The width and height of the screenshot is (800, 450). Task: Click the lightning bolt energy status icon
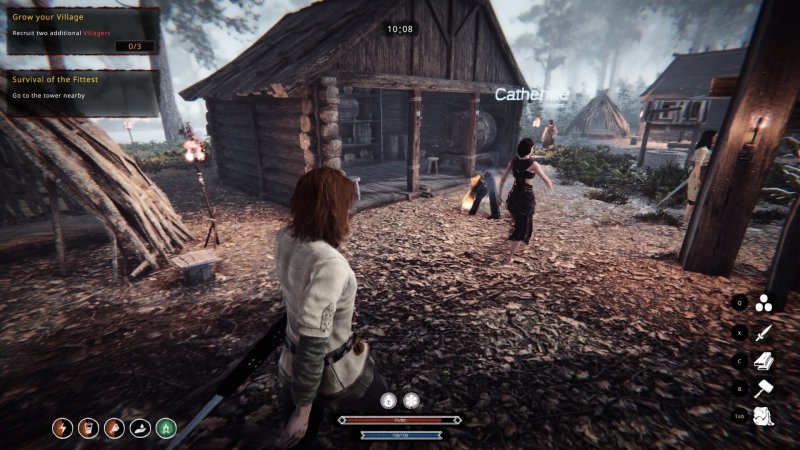point(62,428)
